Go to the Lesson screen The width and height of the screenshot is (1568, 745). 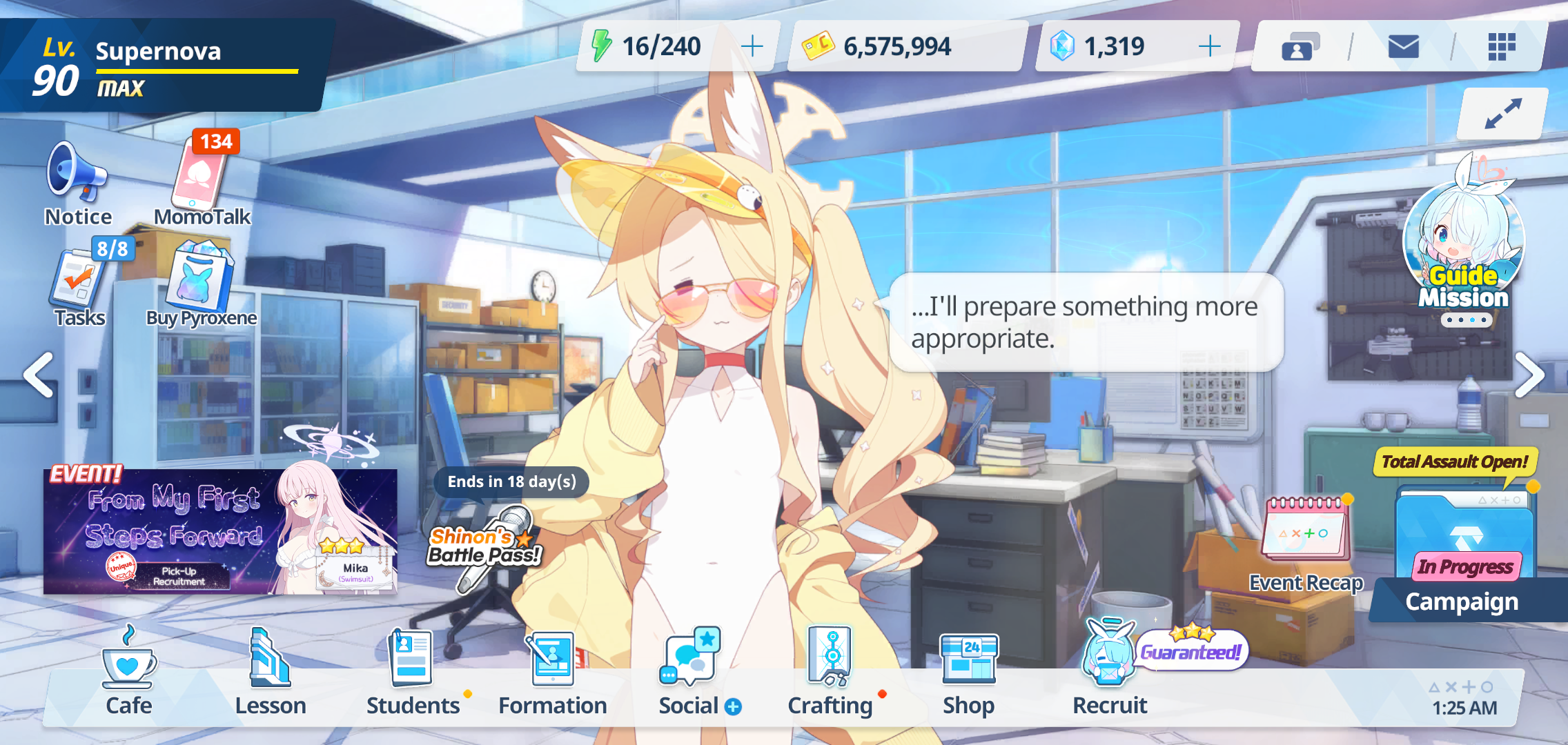(x=271, y=673)
